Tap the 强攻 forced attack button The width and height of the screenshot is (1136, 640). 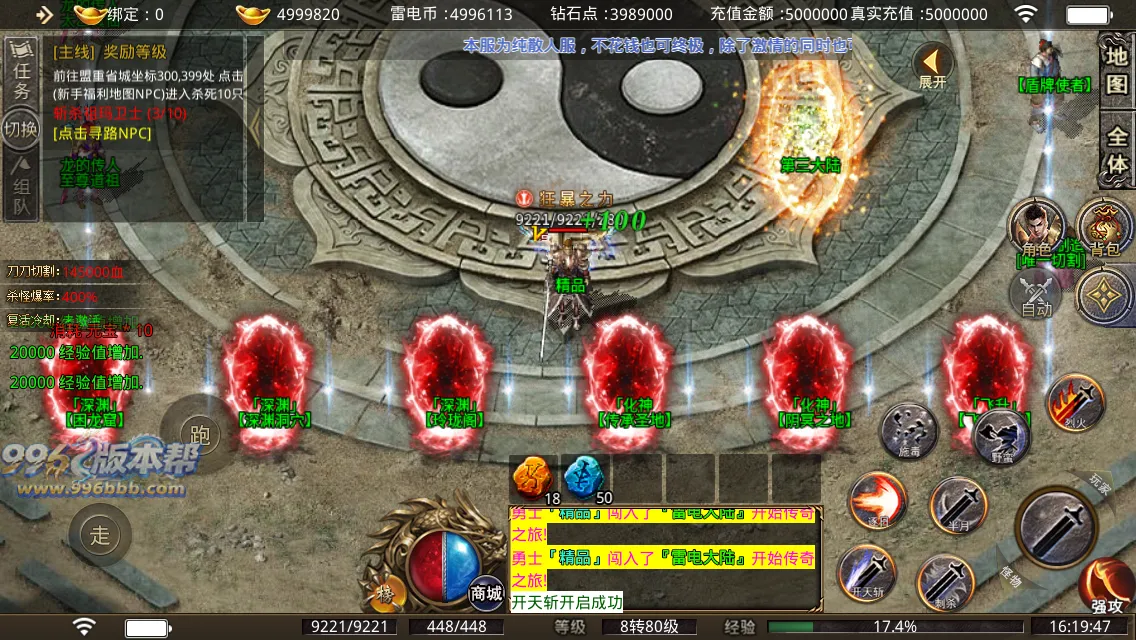[x=1106, y=586]
